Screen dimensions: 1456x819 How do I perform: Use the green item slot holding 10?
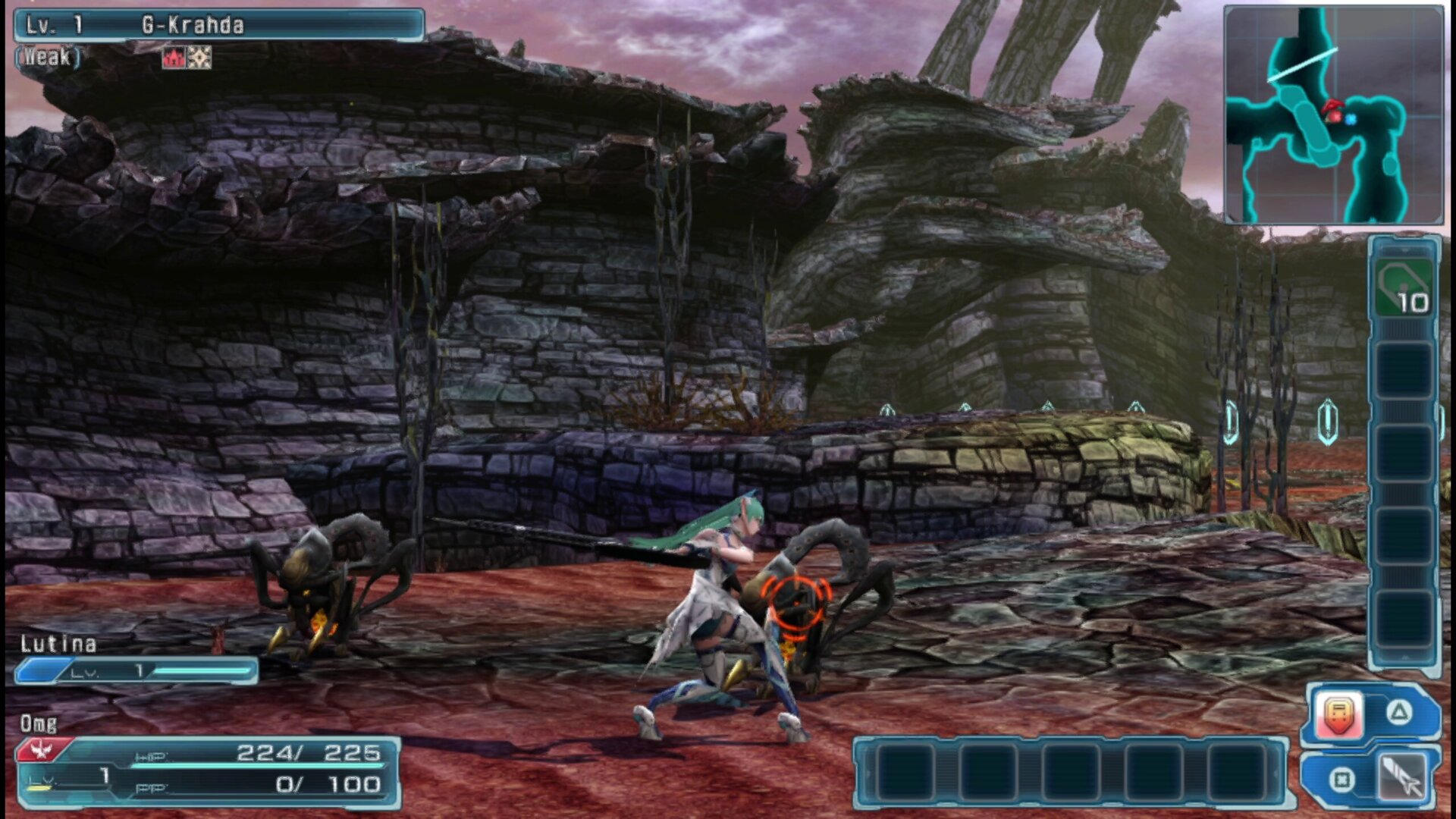[1404, 288]
